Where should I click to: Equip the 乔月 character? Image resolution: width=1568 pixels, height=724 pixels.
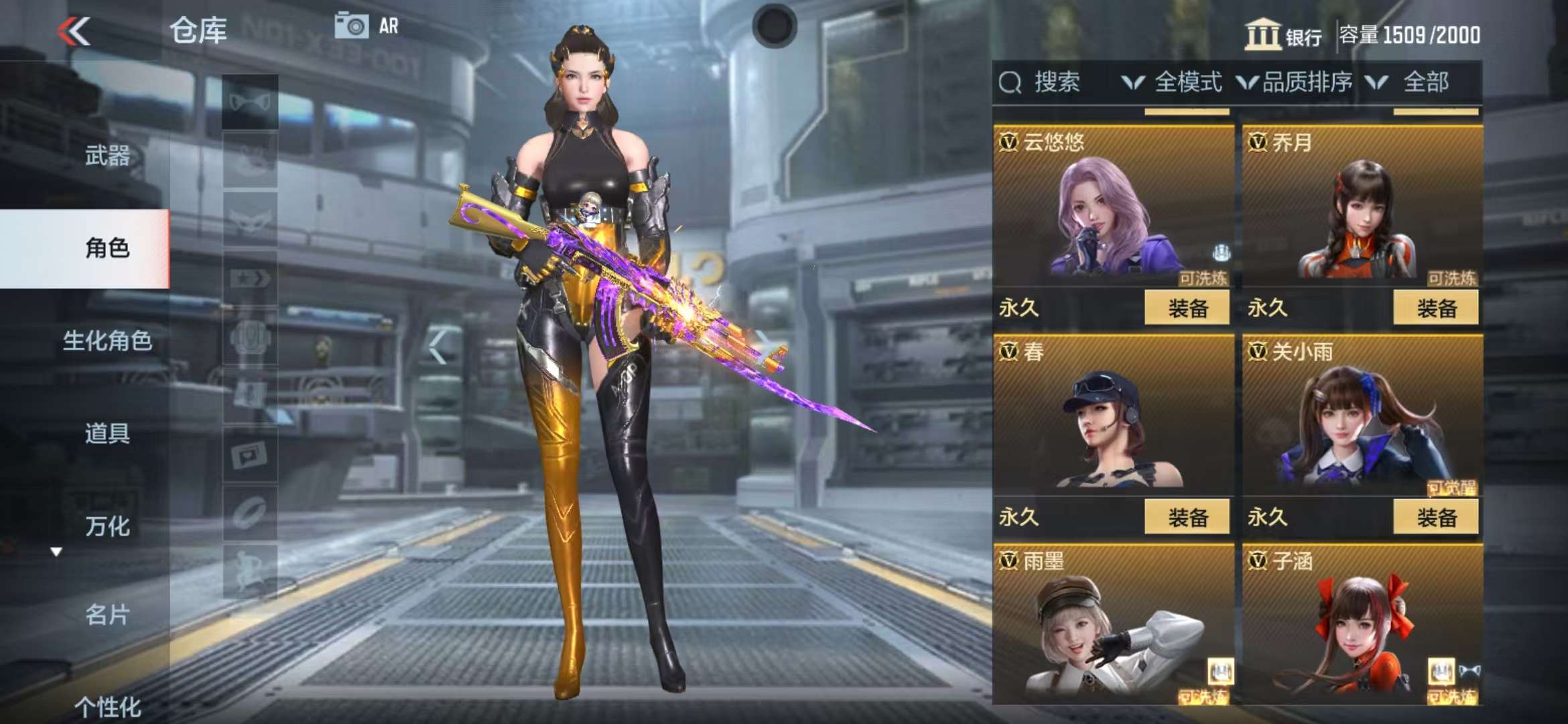[1435, 308]
